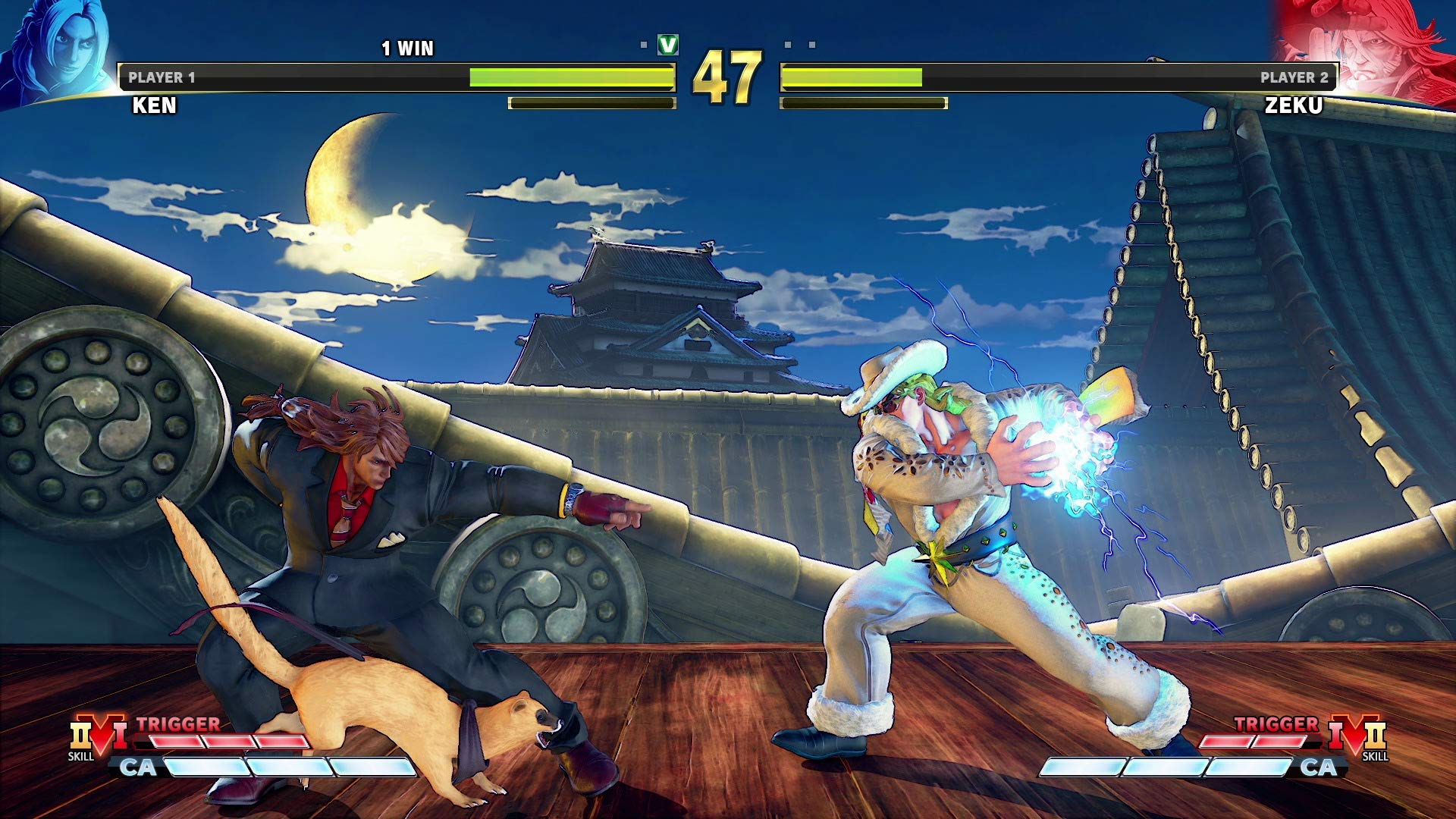Click the SKILL label under Ken's gauge
The width and height of the screenshot is (1456, 819).
click(82, 756)
